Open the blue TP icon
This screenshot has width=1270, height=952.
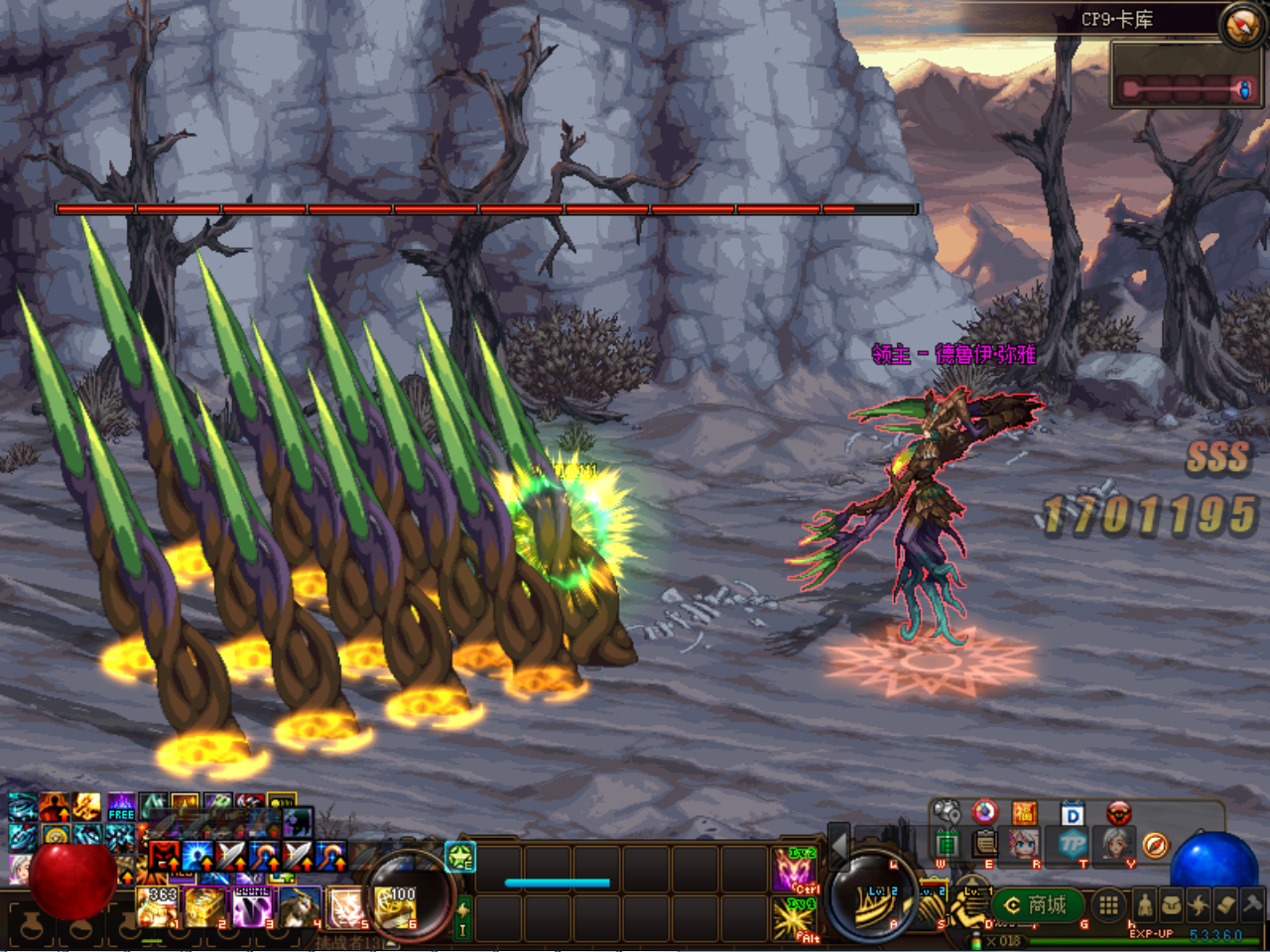[1073, 845]
